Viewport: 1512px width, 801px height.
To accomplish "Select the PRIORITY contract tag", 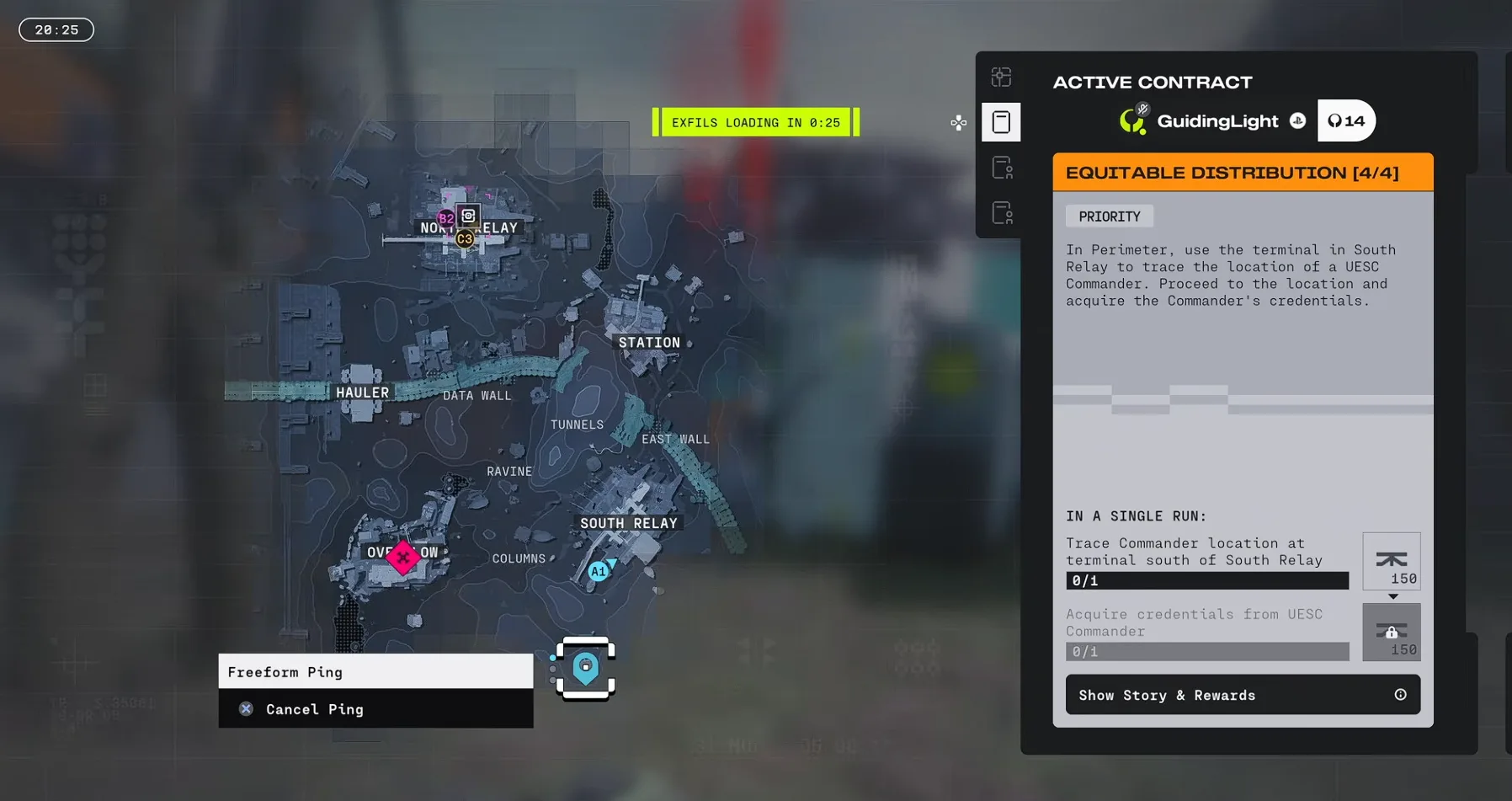I will (1109, 216).
